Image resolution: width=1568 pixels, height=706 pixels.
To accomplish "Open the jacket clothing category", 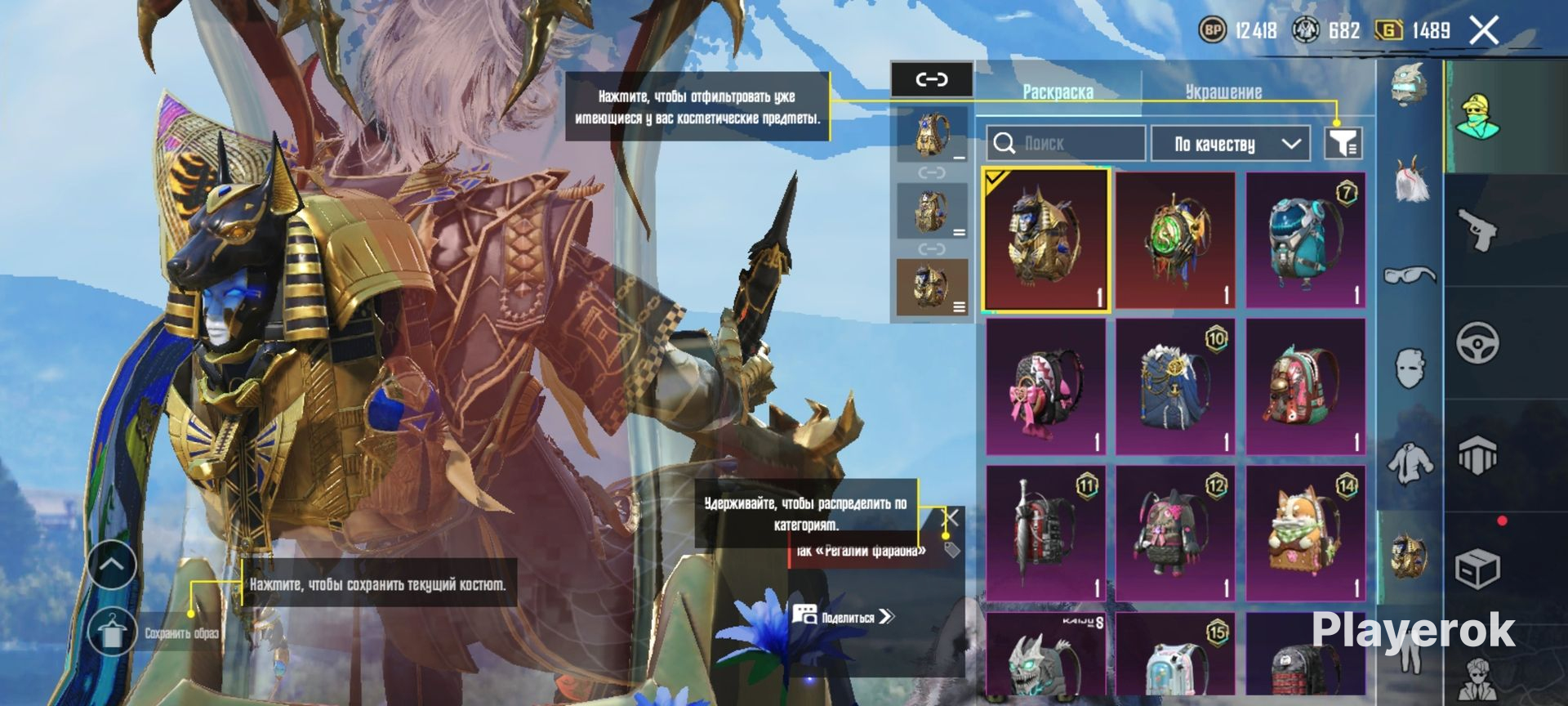I will 1410,462.
